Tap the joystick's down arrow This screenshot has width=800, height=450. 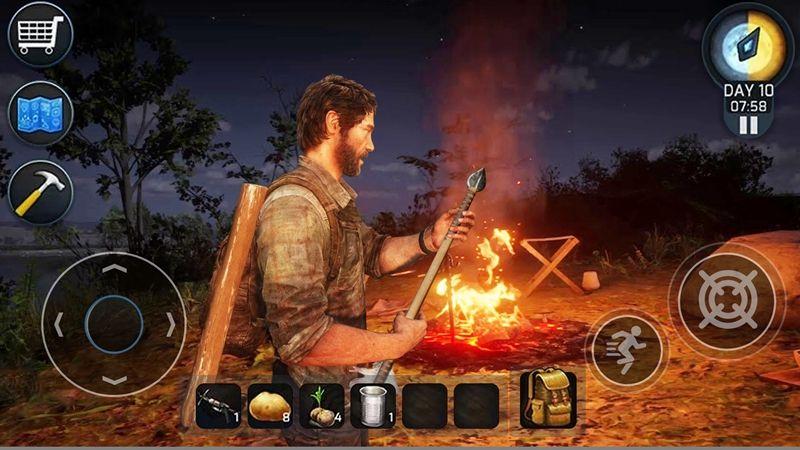tap(114, 380)
